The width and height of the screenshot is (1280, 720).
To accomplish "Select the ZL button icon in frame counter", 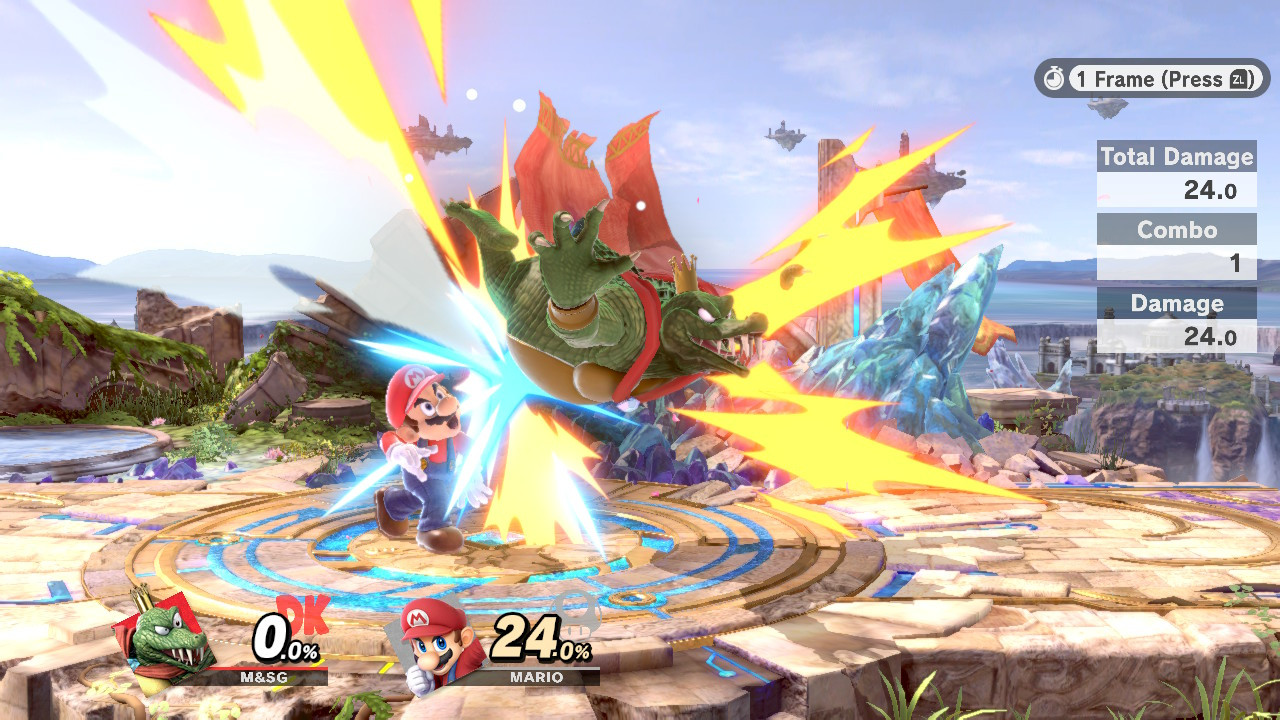I will pos(1236,80).
